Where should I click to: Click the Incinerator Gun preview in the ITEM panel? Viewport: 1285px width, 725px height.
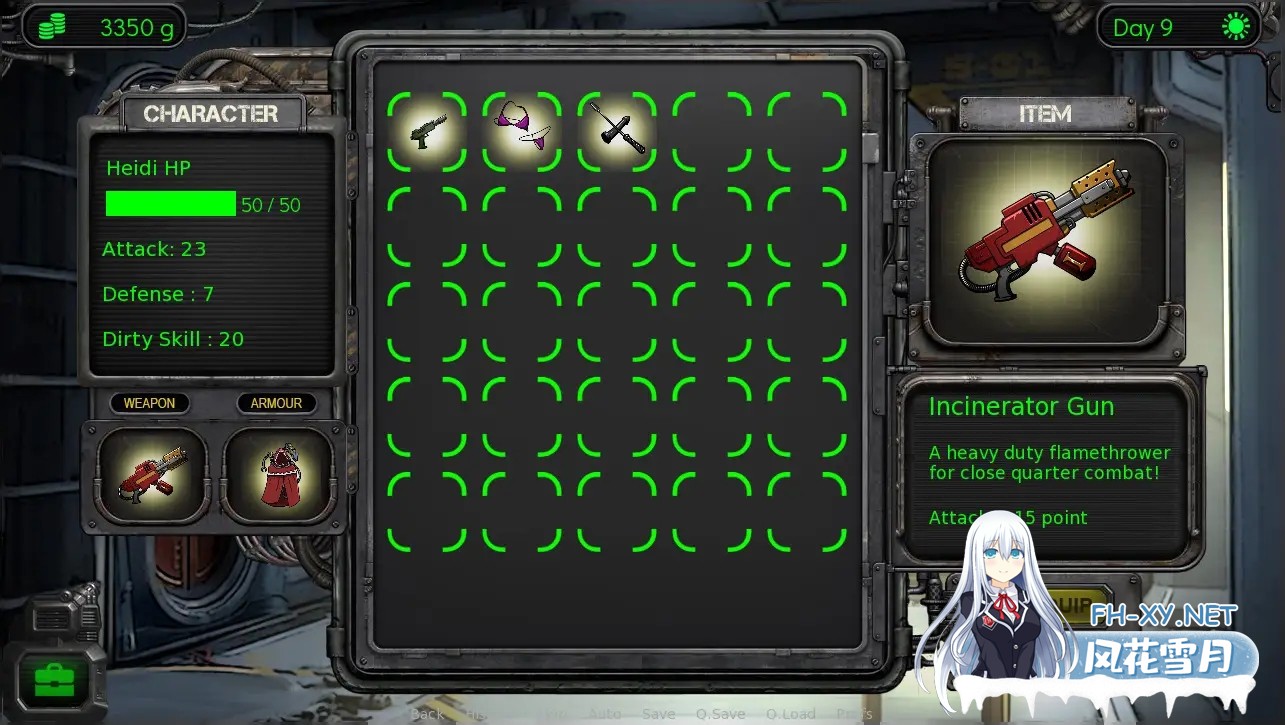tap(1046, 240)
